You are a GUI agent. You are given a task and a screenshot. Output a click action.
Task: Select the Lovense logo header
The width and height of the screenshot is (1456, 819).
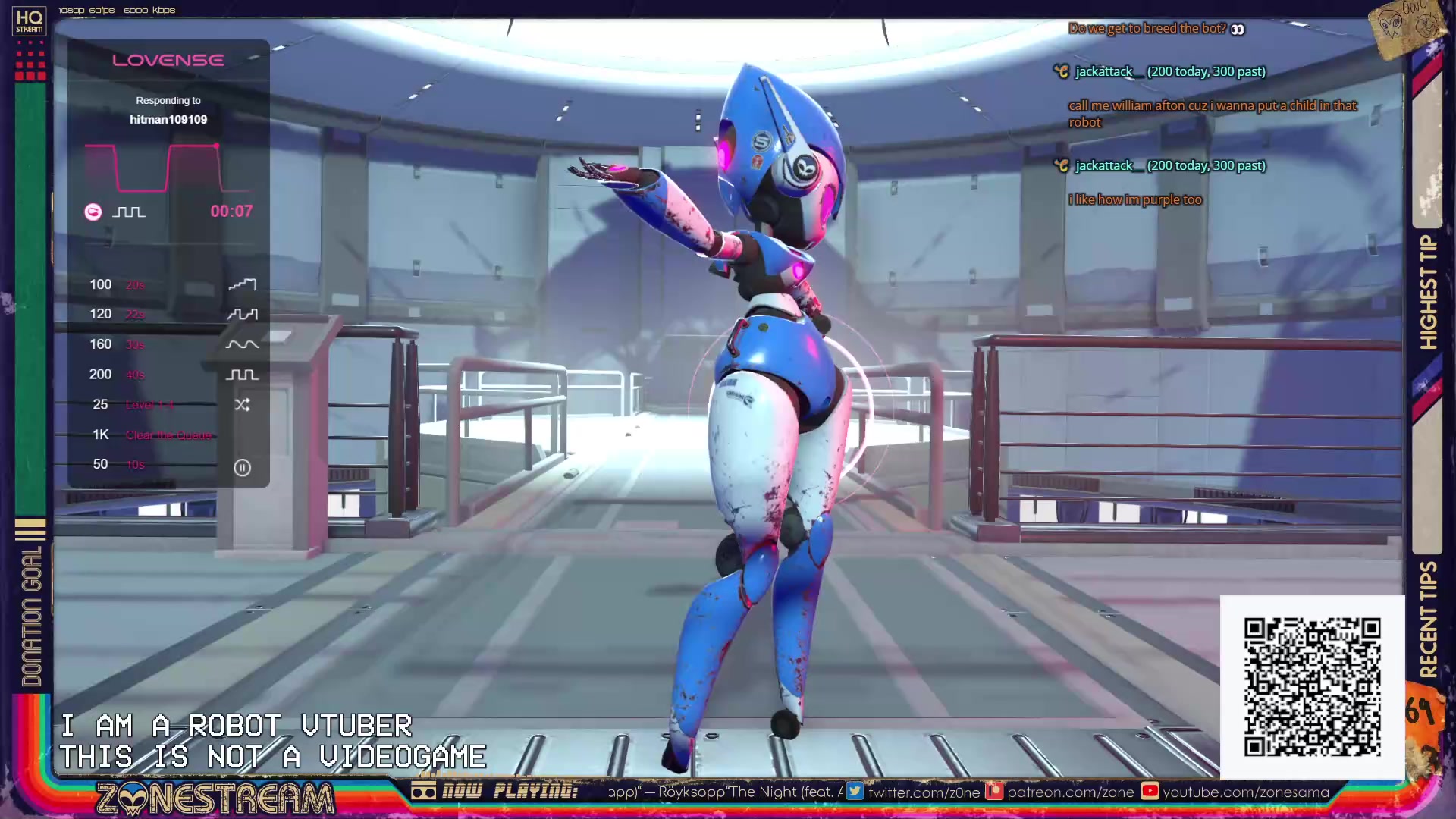[x=168, y=60]
